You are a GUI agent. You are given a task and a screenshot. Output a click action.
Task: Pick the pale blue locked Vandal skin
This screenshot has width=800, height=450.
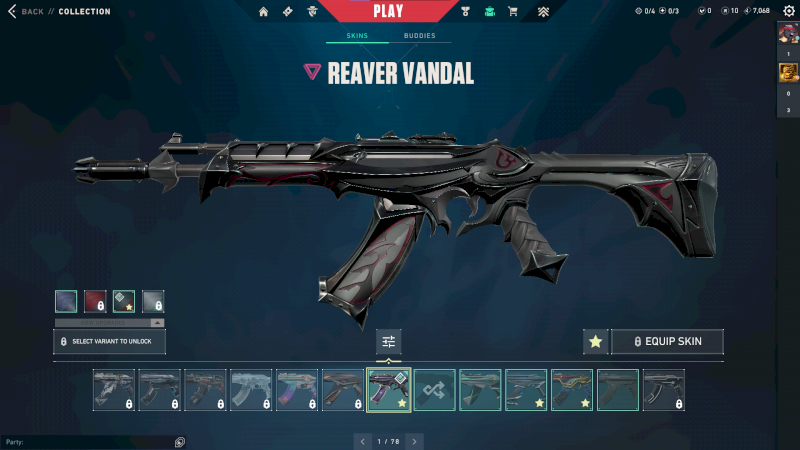[x=251, y=390]
